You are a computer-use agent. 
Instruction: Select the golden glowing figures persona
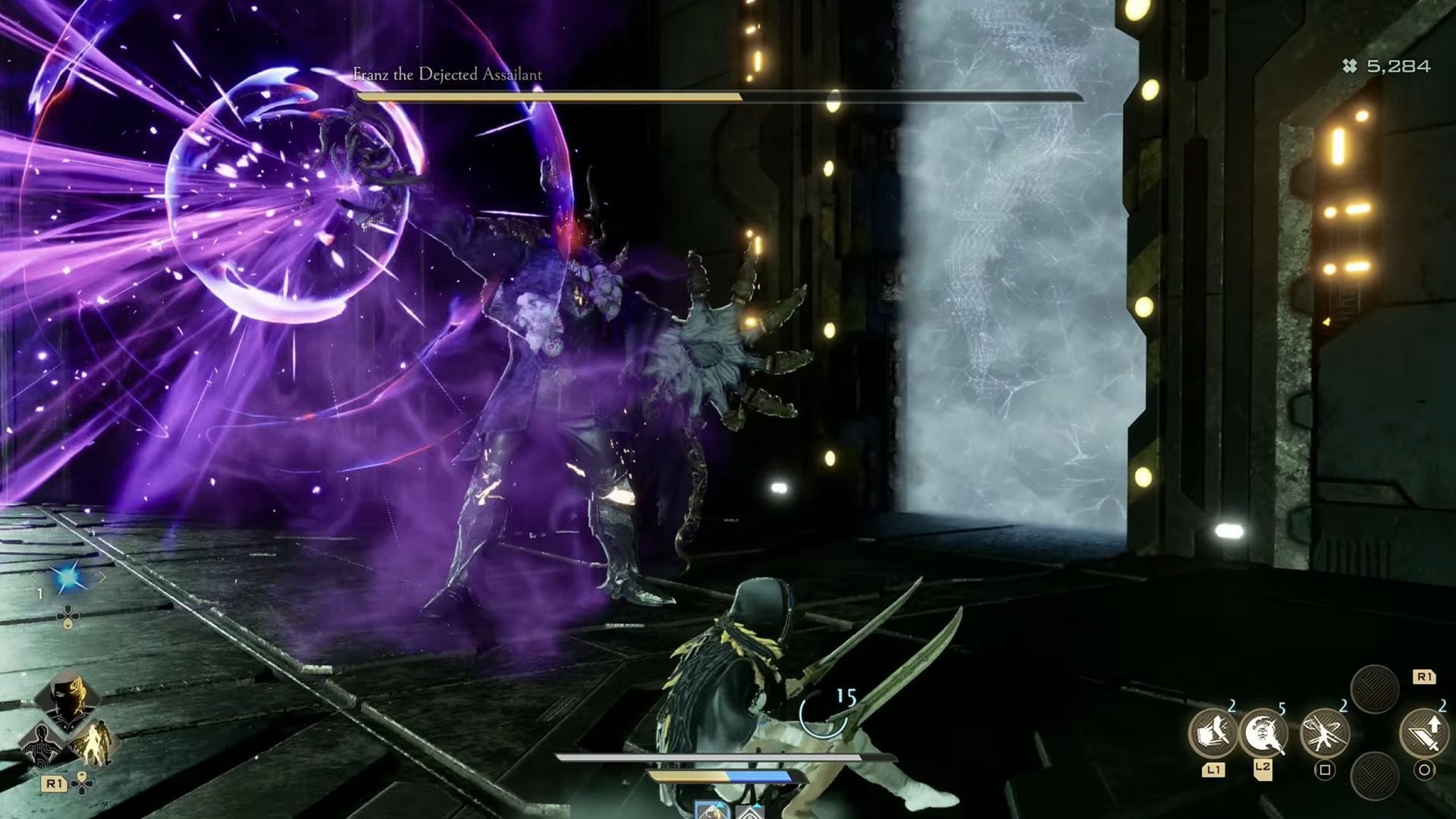(93, 740)
